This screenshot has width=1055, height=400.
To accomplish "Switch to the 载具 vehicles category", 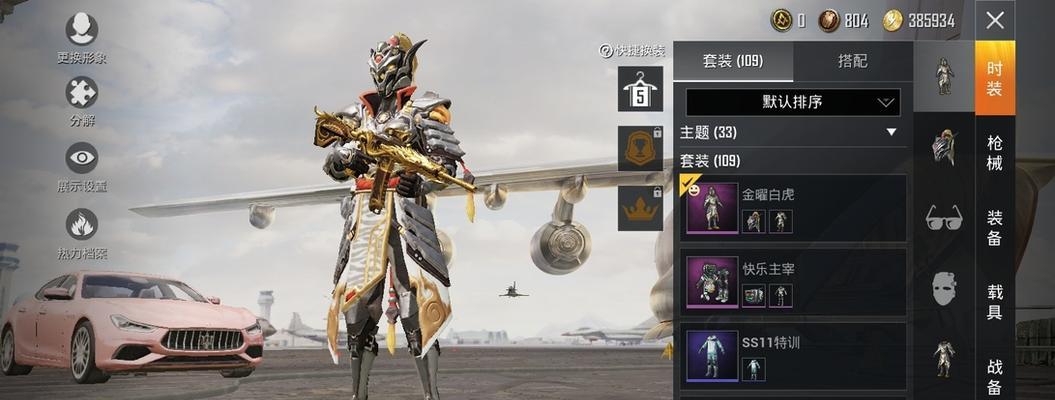I will pyautogui.click(x=995, y=301).
